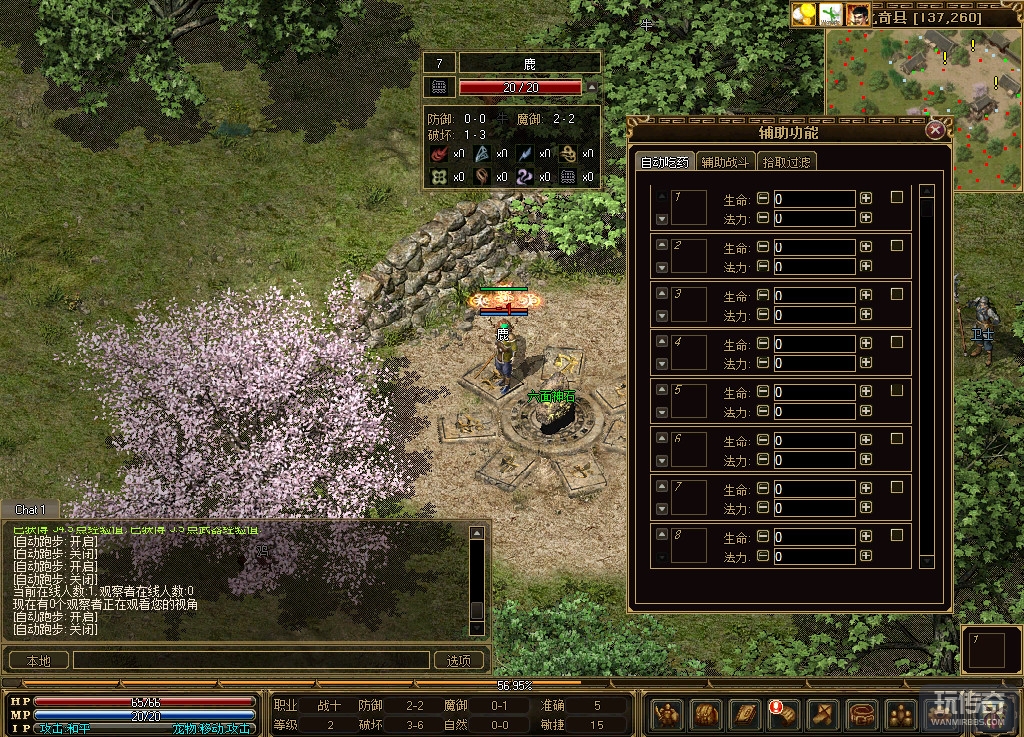
Task: Click the 本地 chat channel button
Action: [38, 661]
